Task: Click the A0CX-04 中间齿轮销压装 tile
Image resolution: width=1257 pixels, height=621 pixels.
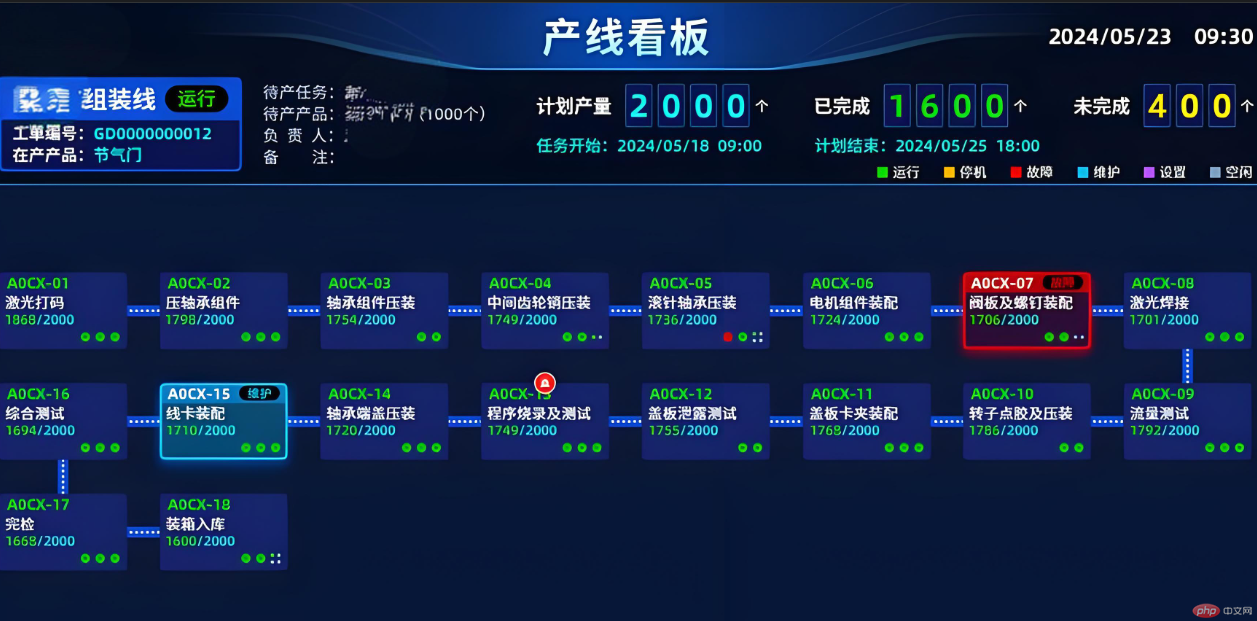Action: point(545,311)
